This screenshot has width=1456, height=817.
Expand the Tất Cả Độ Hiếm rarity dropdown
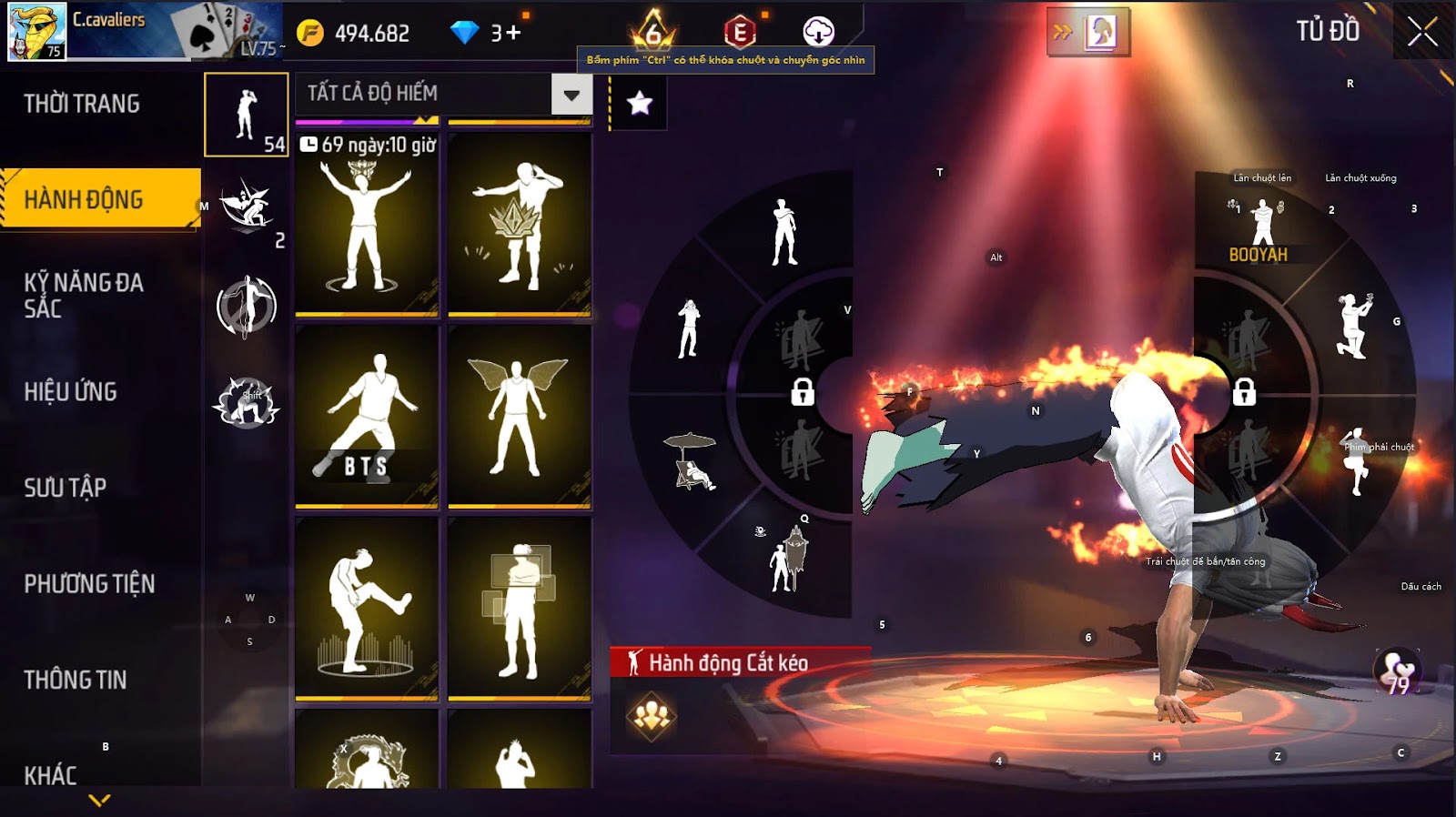click(x=571, y=94)
